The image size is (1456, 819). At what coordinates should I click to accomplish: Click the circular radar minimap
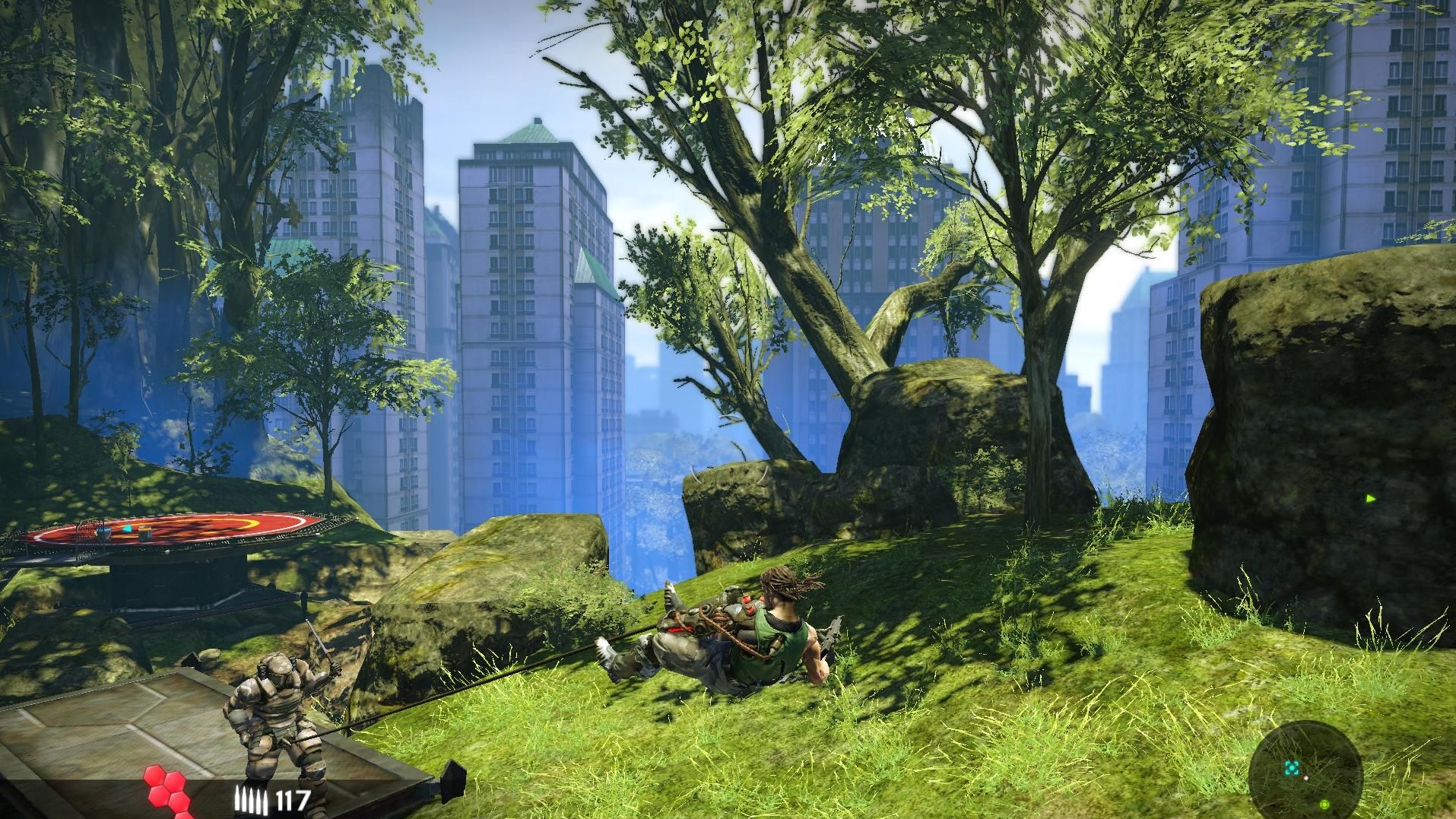pos(1305,770)
